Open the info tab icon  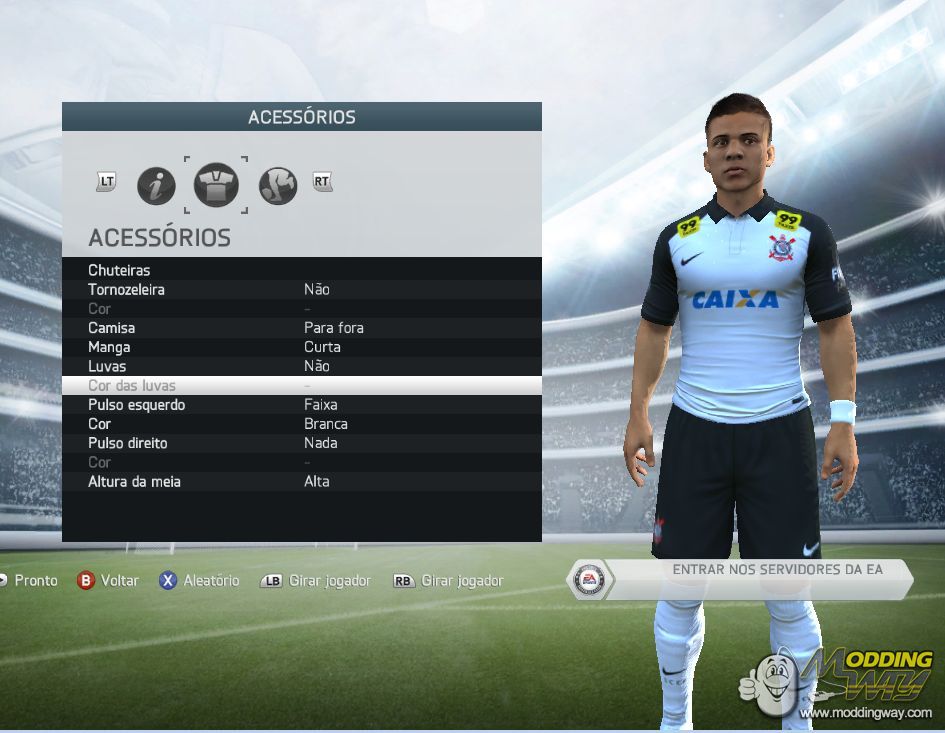tap(156, 185)
